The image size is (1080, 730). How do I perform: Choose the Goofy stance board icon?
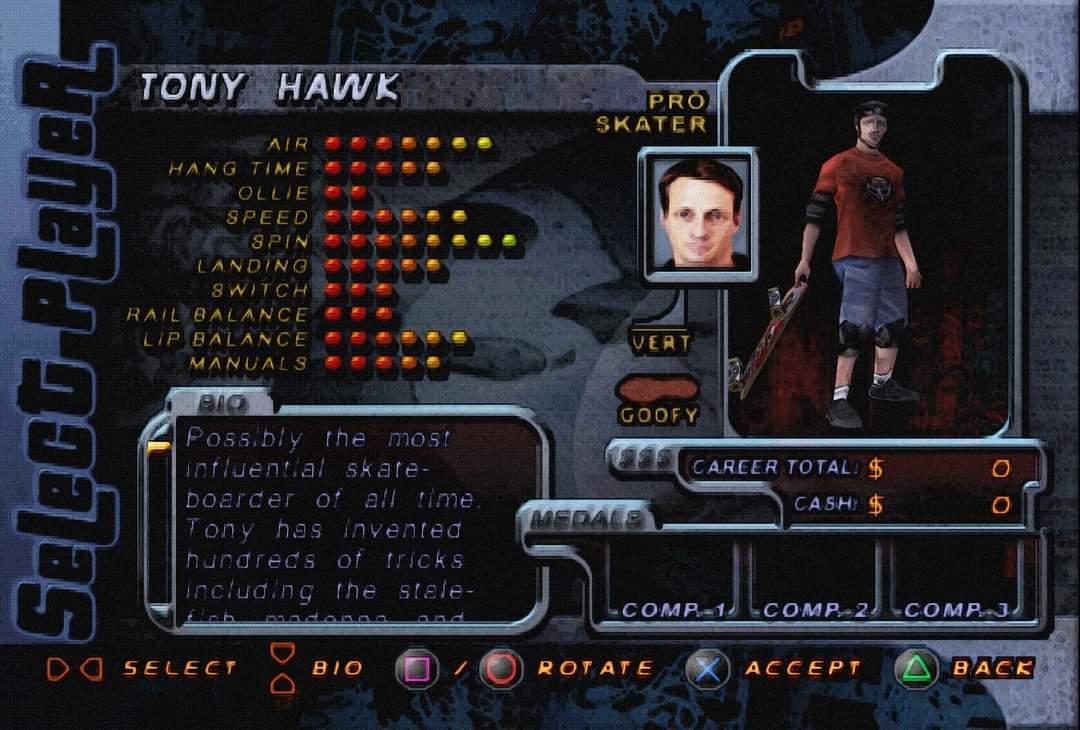coord(659,390)
